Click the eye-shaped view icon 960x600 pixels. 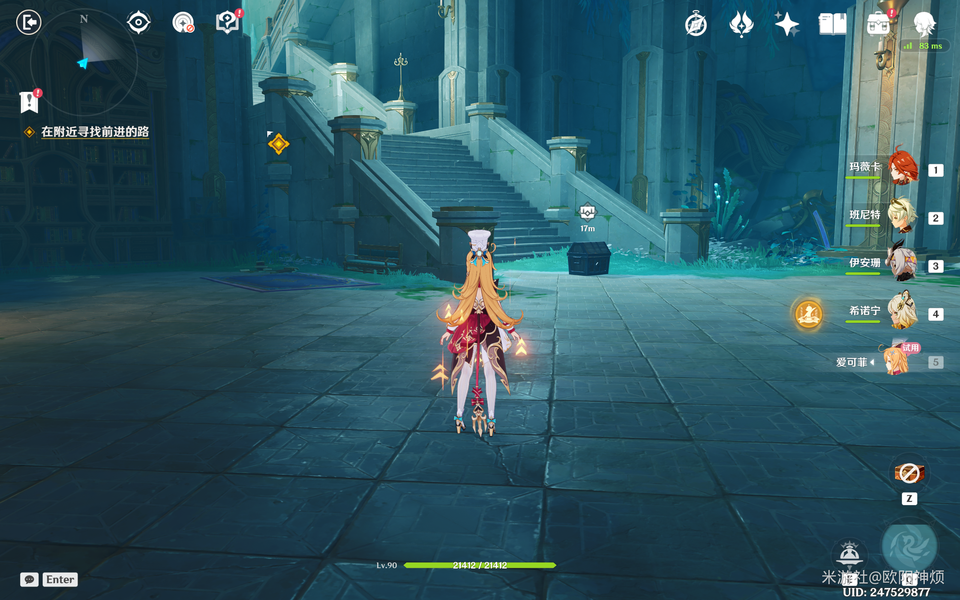138,22
